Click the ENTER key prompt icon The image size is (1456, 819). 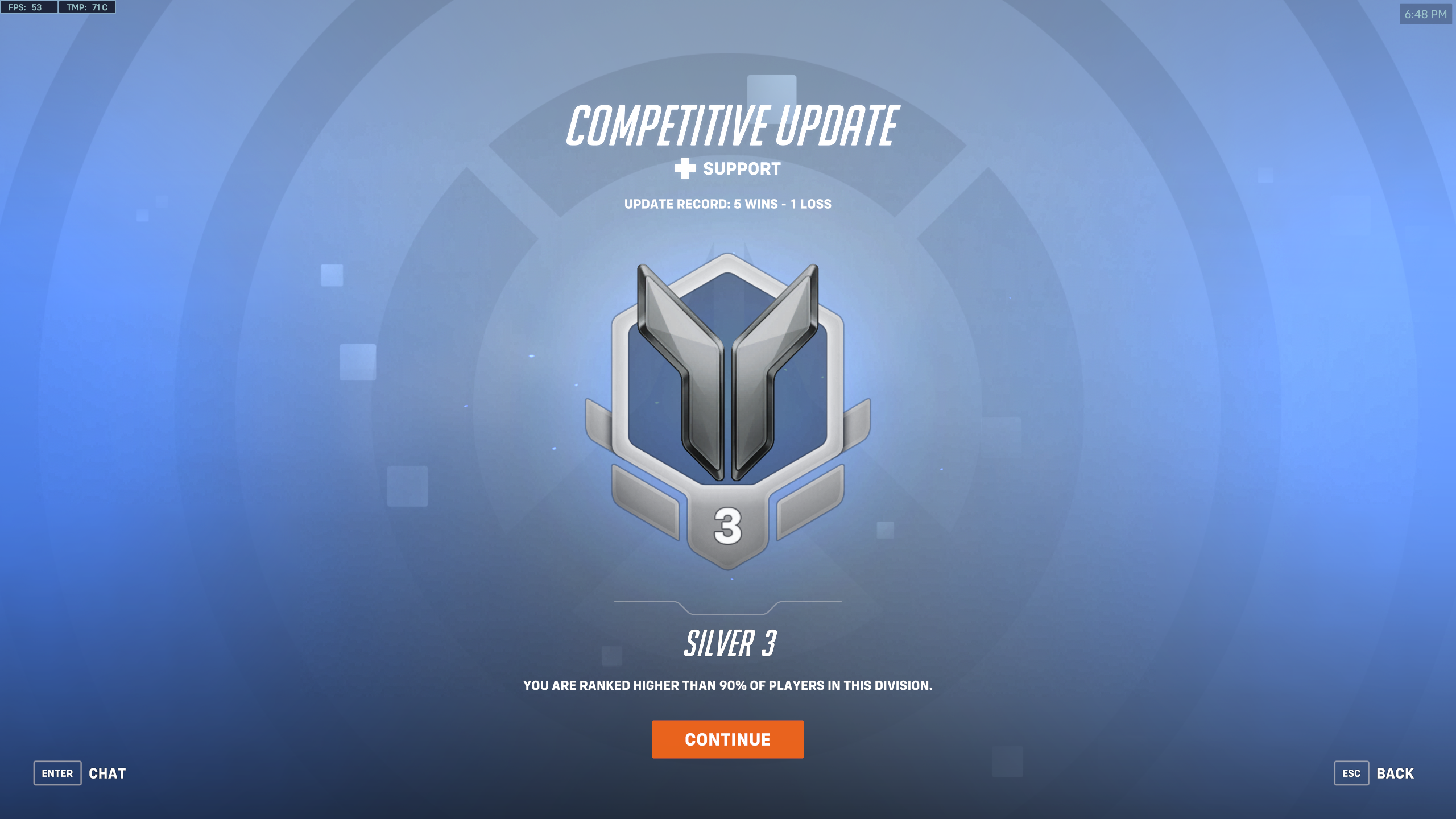(57, 773)
